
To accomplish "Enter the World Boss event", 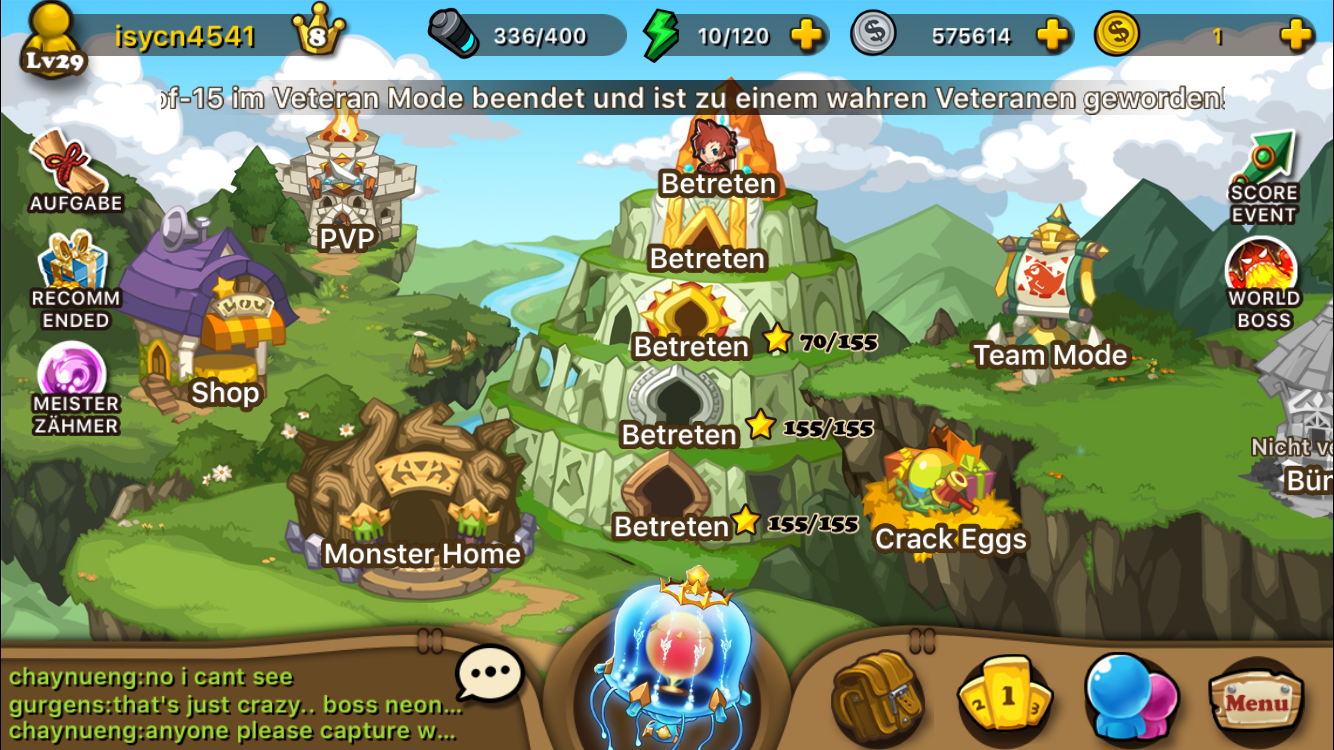I will pyautogui.click(x=1263, y=280).
